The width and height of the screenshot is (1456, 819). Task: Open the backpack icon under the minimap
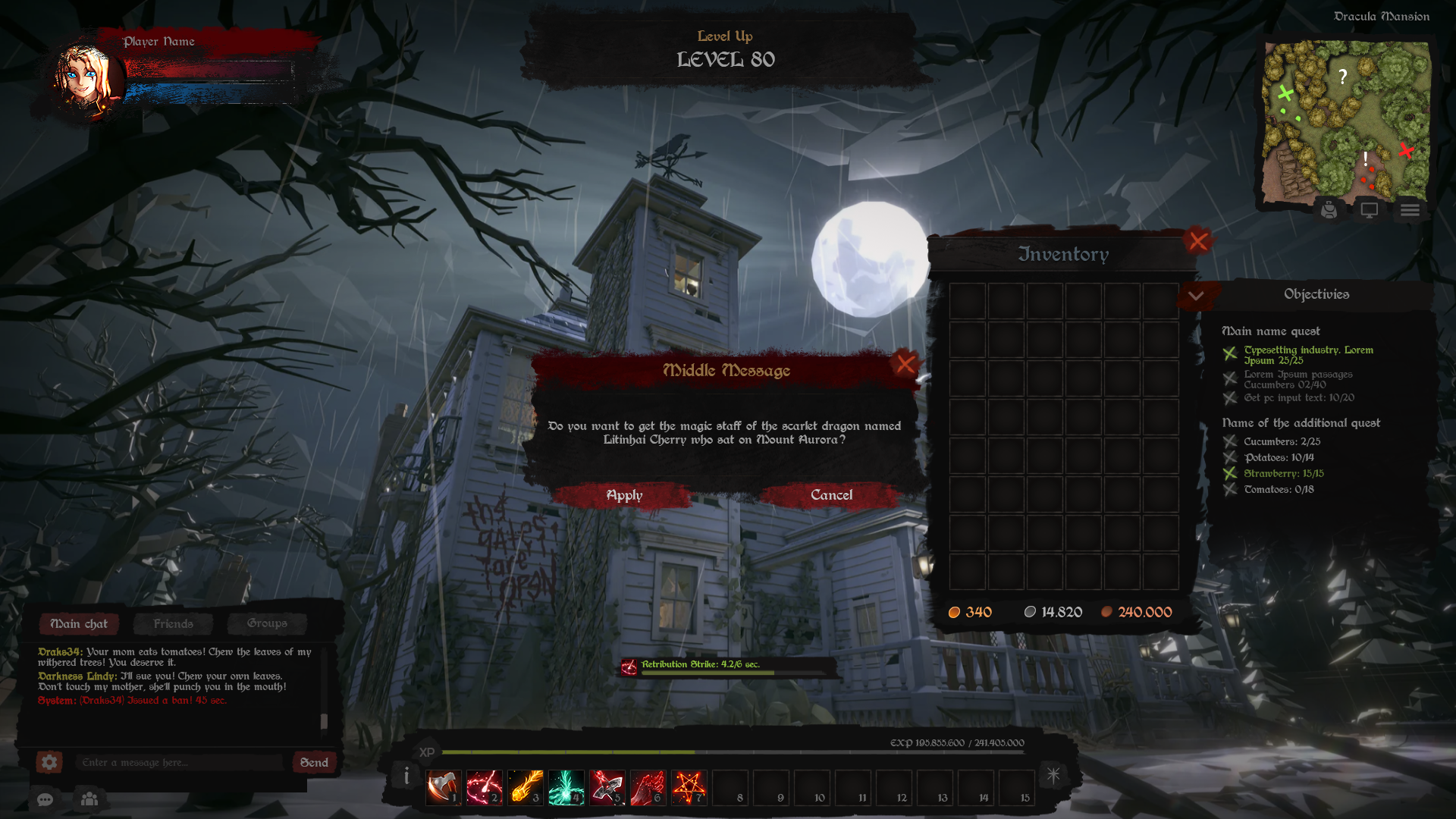1329,210
